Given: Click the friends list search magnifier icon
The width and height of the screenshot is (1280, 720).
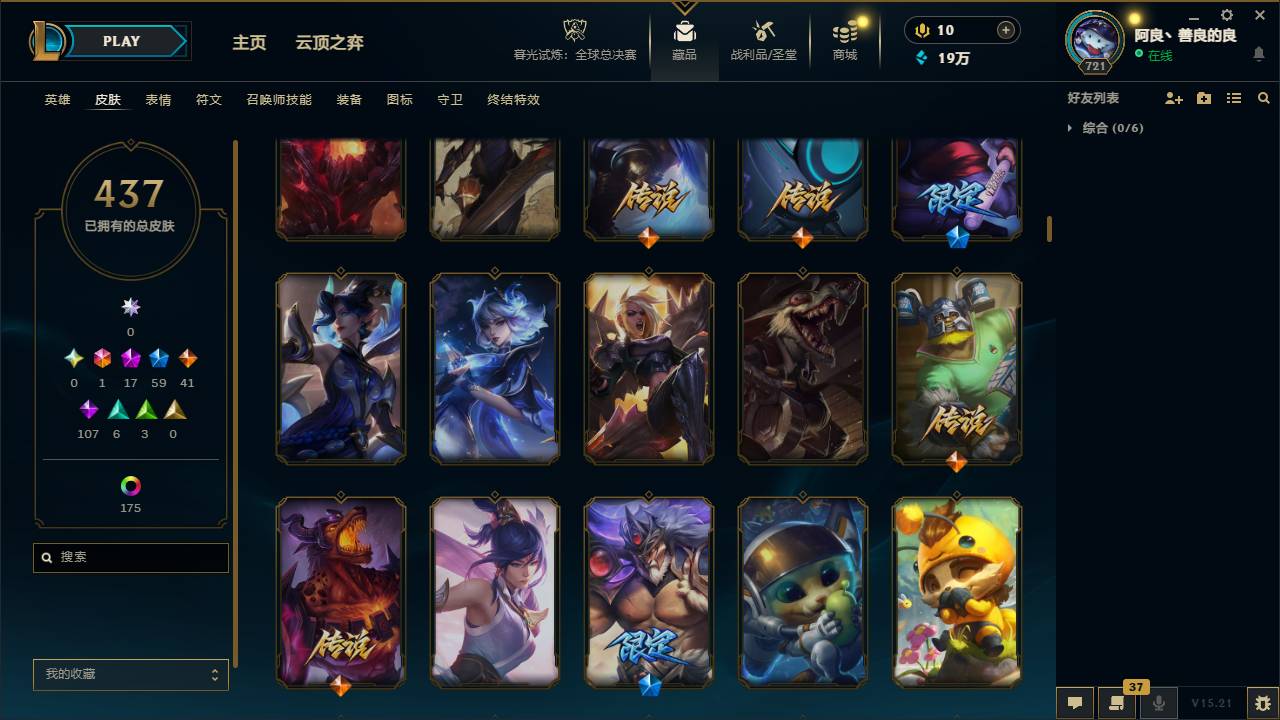Looking at the screenshot, I should [1263, 97].
